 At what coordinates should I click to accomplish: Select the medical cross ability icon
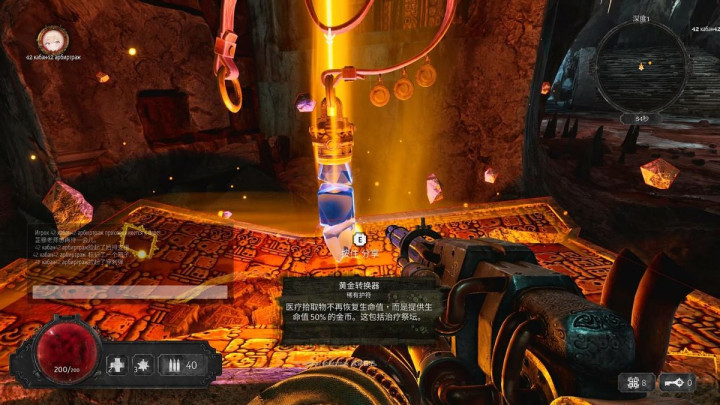coord(118,365)
